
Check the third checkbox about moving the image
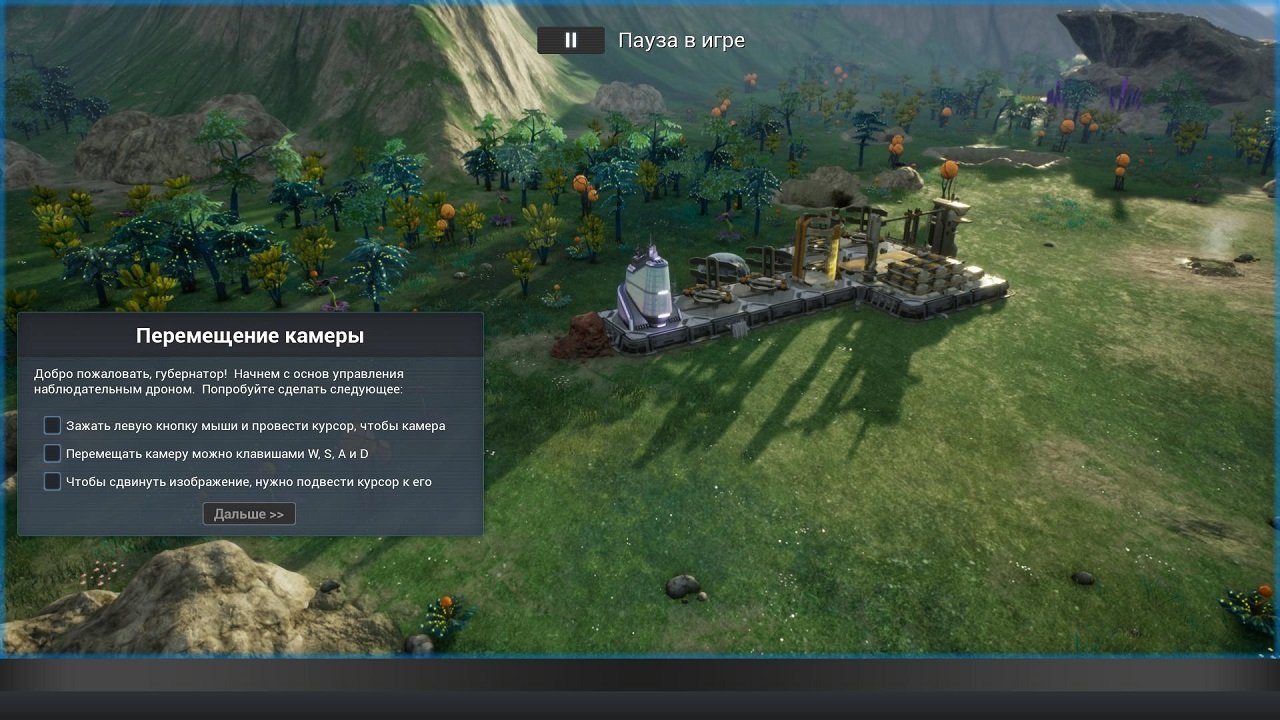click(52, 481)
